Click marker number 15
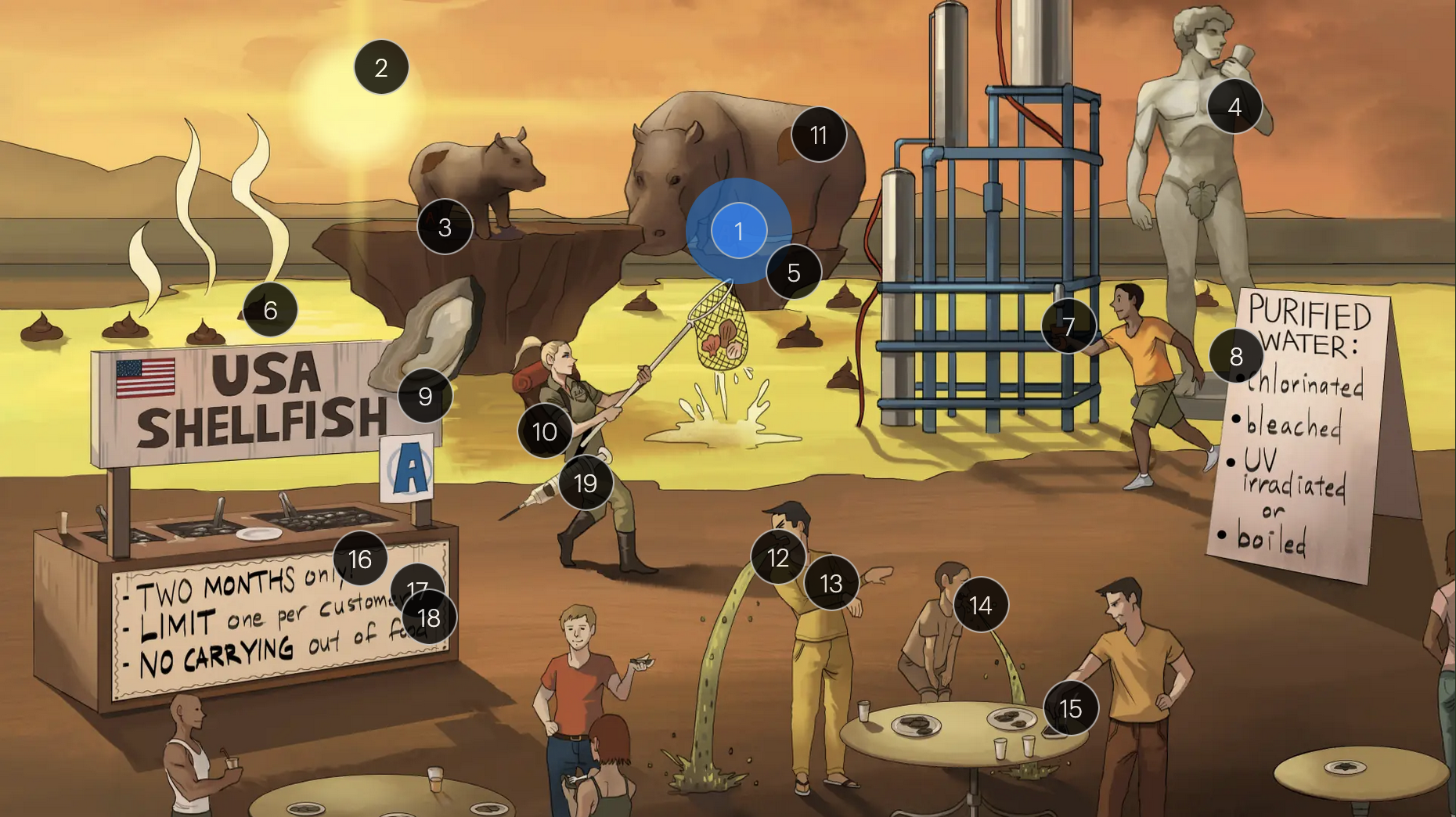The image size is (1456, 817). pyautogui.click(x=1070, y=708)
